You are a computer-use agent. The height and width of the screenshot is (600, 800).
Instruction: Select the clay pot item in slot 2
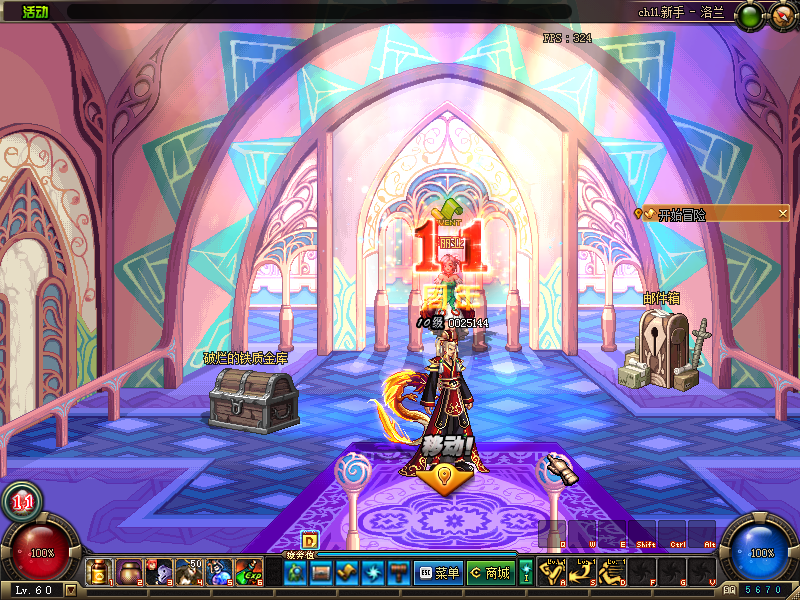tap(128, 572)
